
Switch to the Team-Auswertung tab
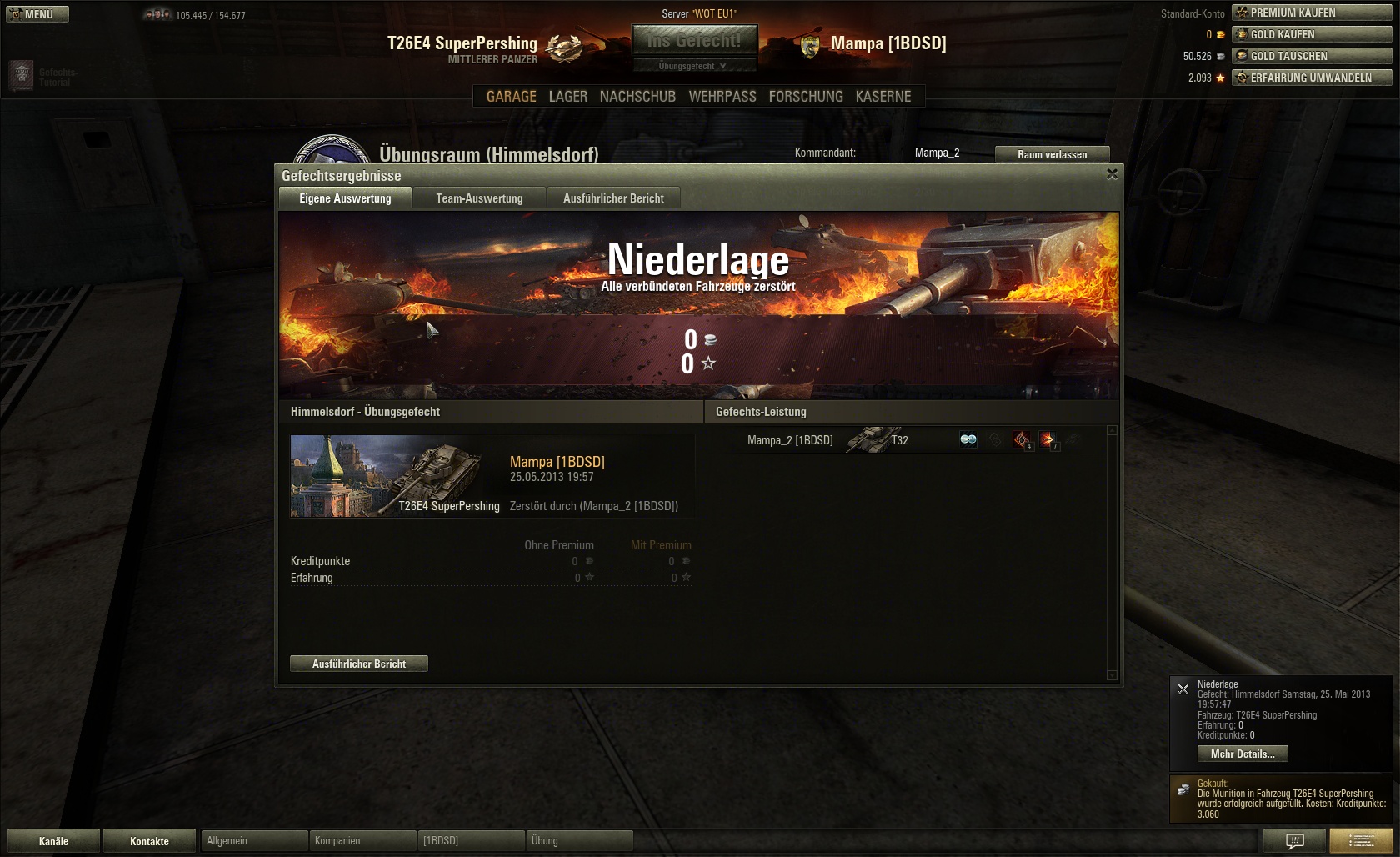click(x=479, y=198)
